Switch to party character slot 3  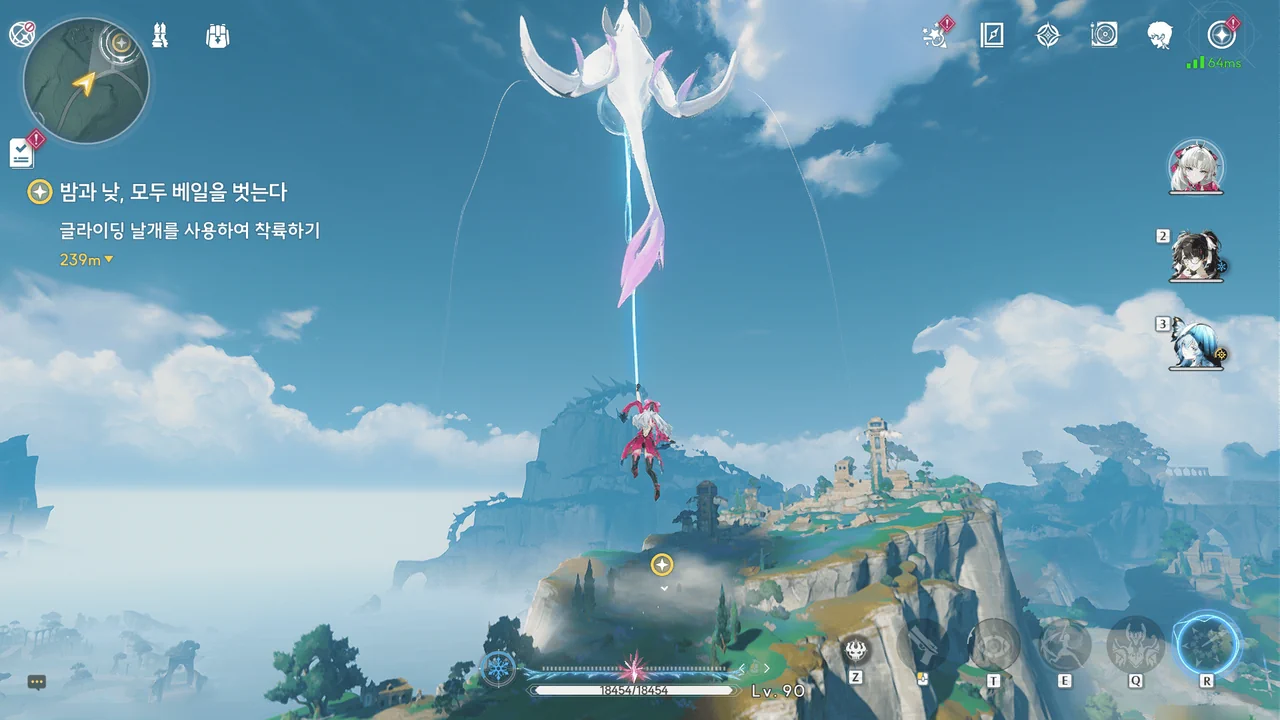[x=1195, y=345]
